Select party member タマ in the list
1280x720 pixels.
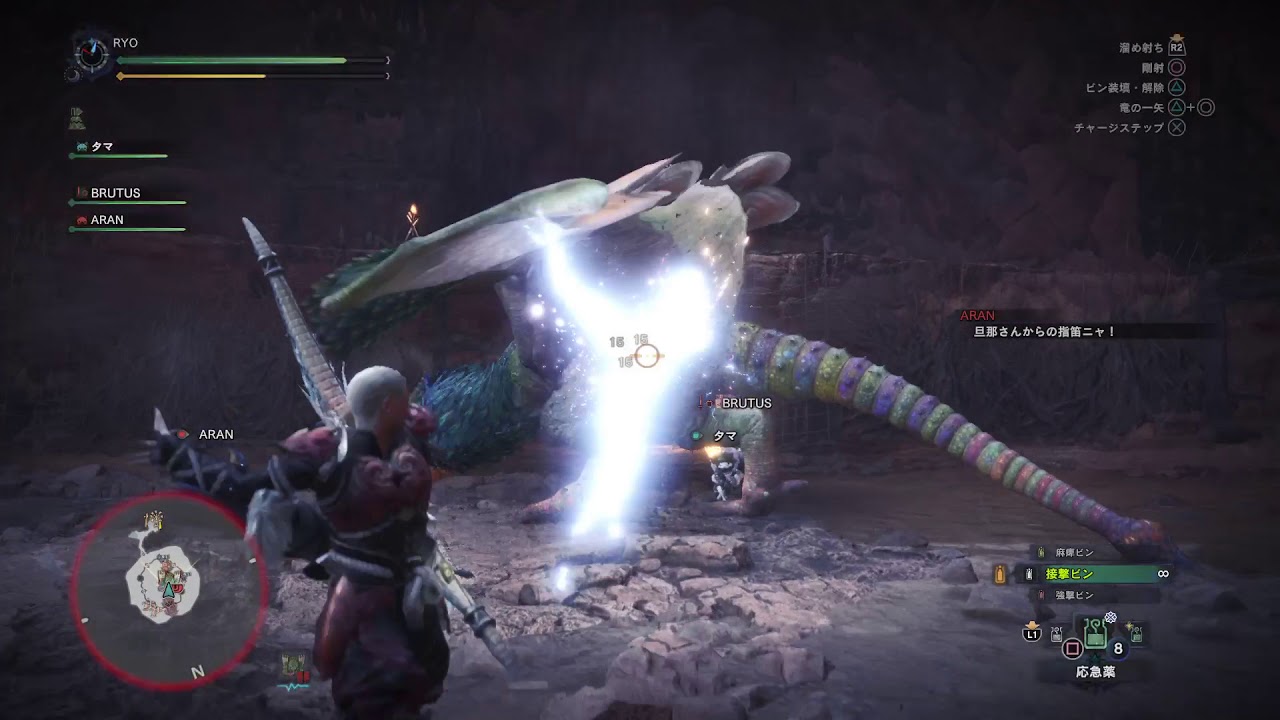(x=102, y=147)
